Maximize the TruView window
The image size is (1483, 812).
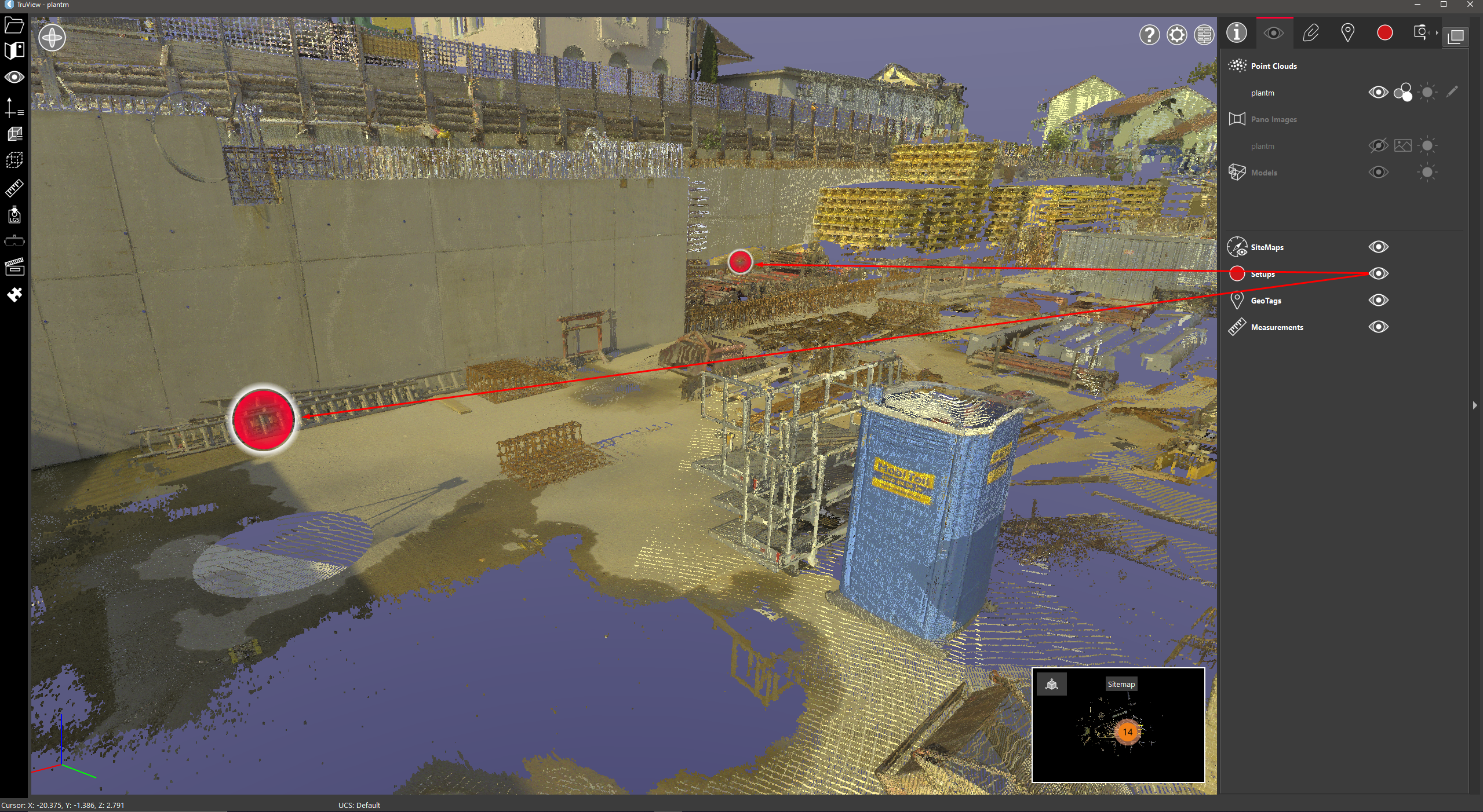coord(1443,5)
